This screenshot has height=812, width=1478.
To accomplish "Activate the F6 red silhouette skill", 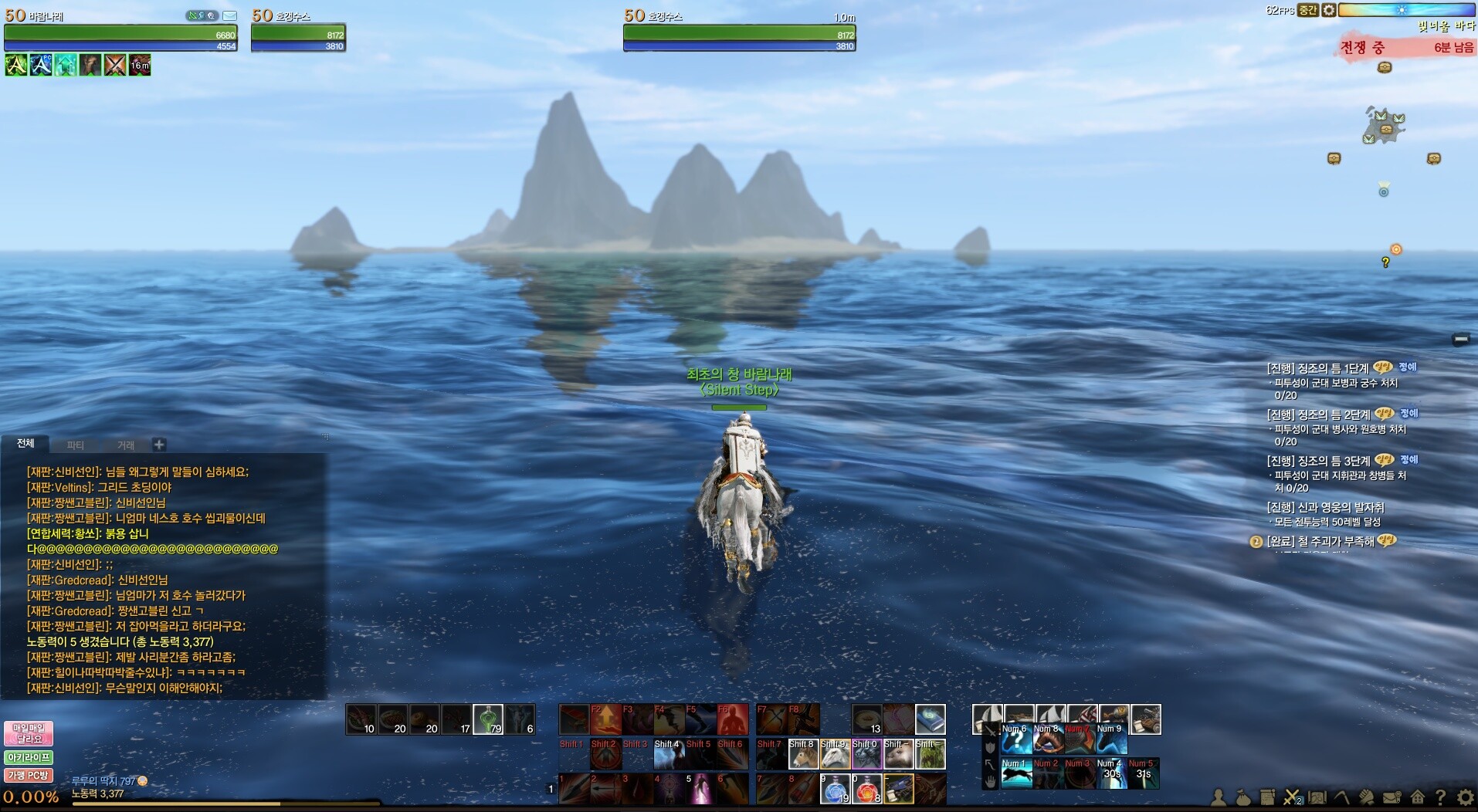I will coord(733,719).
